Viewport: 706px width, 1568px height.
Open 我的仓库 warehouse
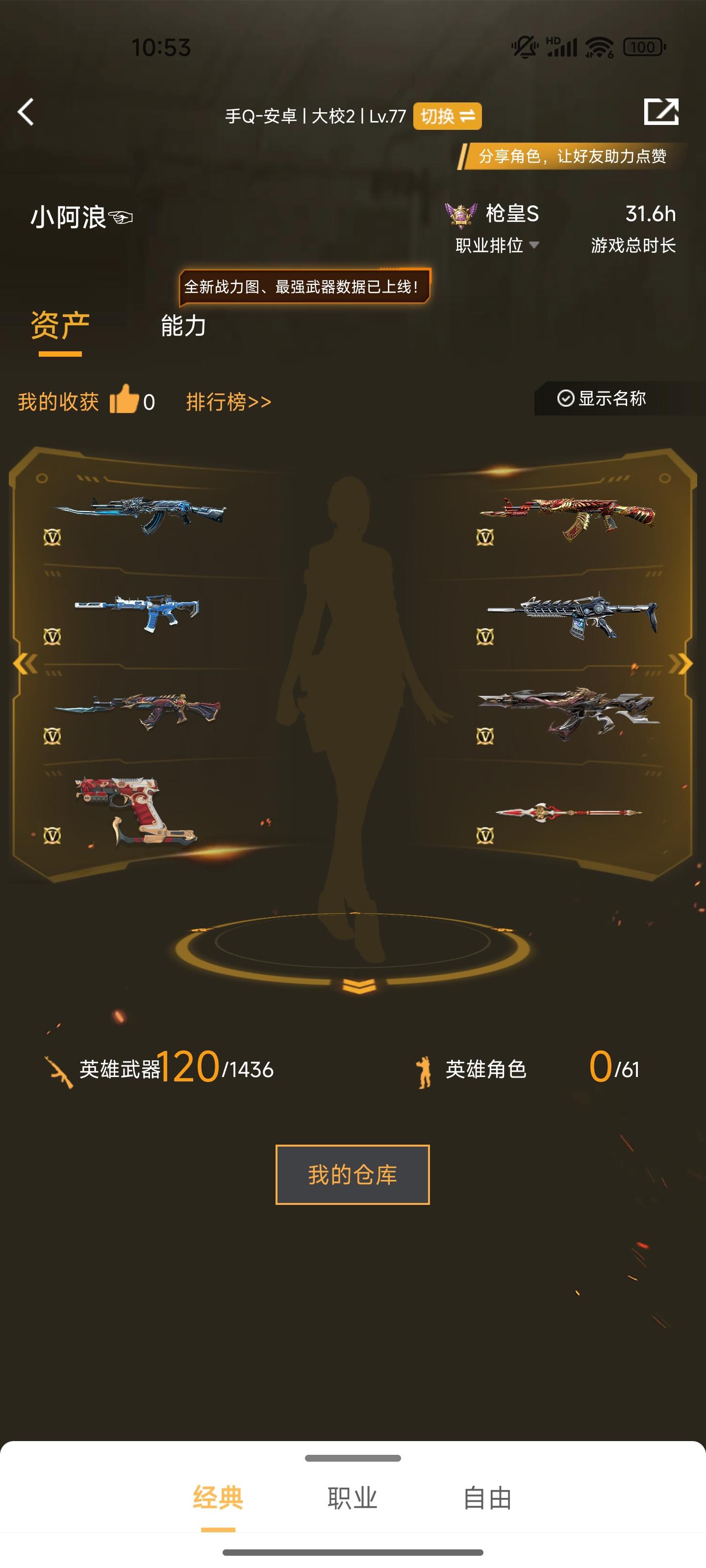tap(352, 1174)
